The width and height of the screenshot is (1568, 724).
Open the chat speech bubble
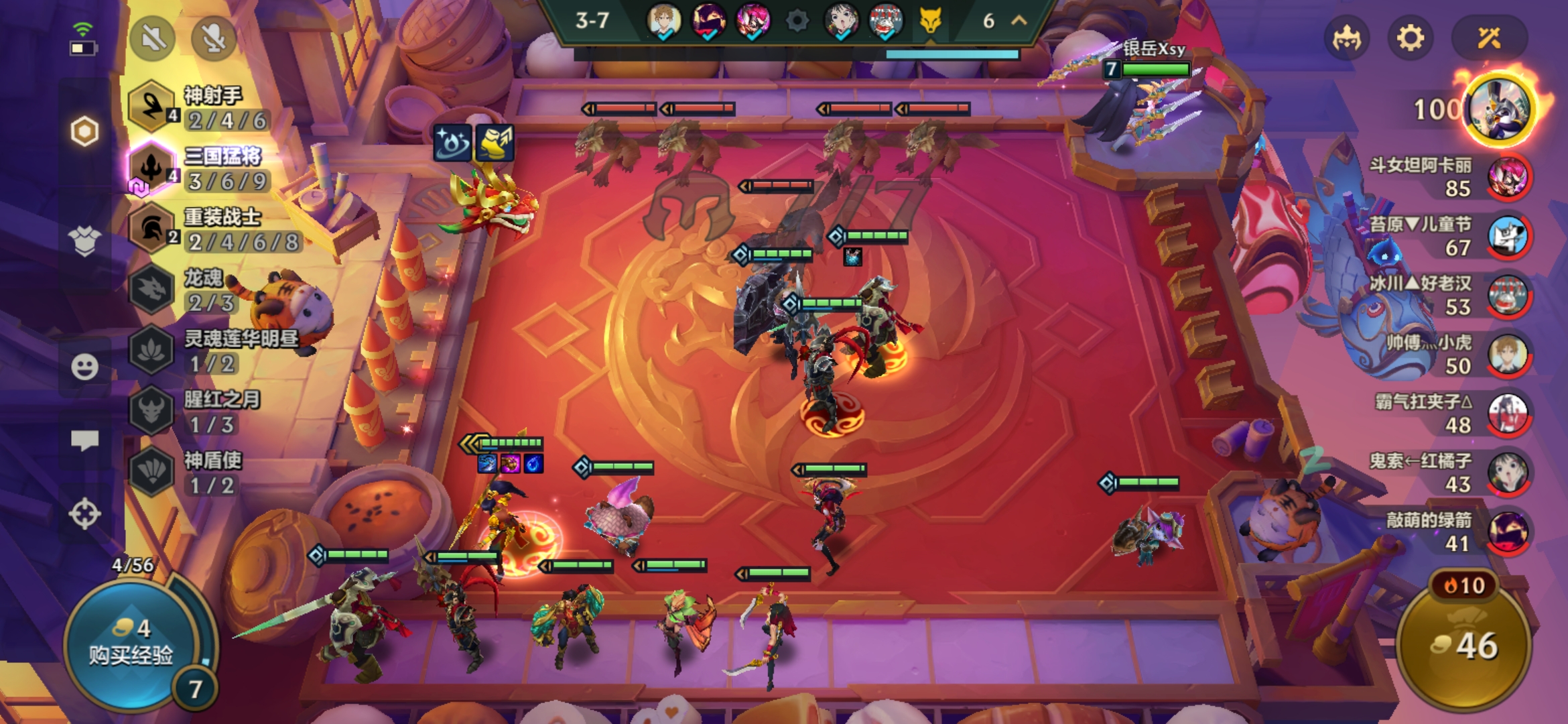point(84,440)
